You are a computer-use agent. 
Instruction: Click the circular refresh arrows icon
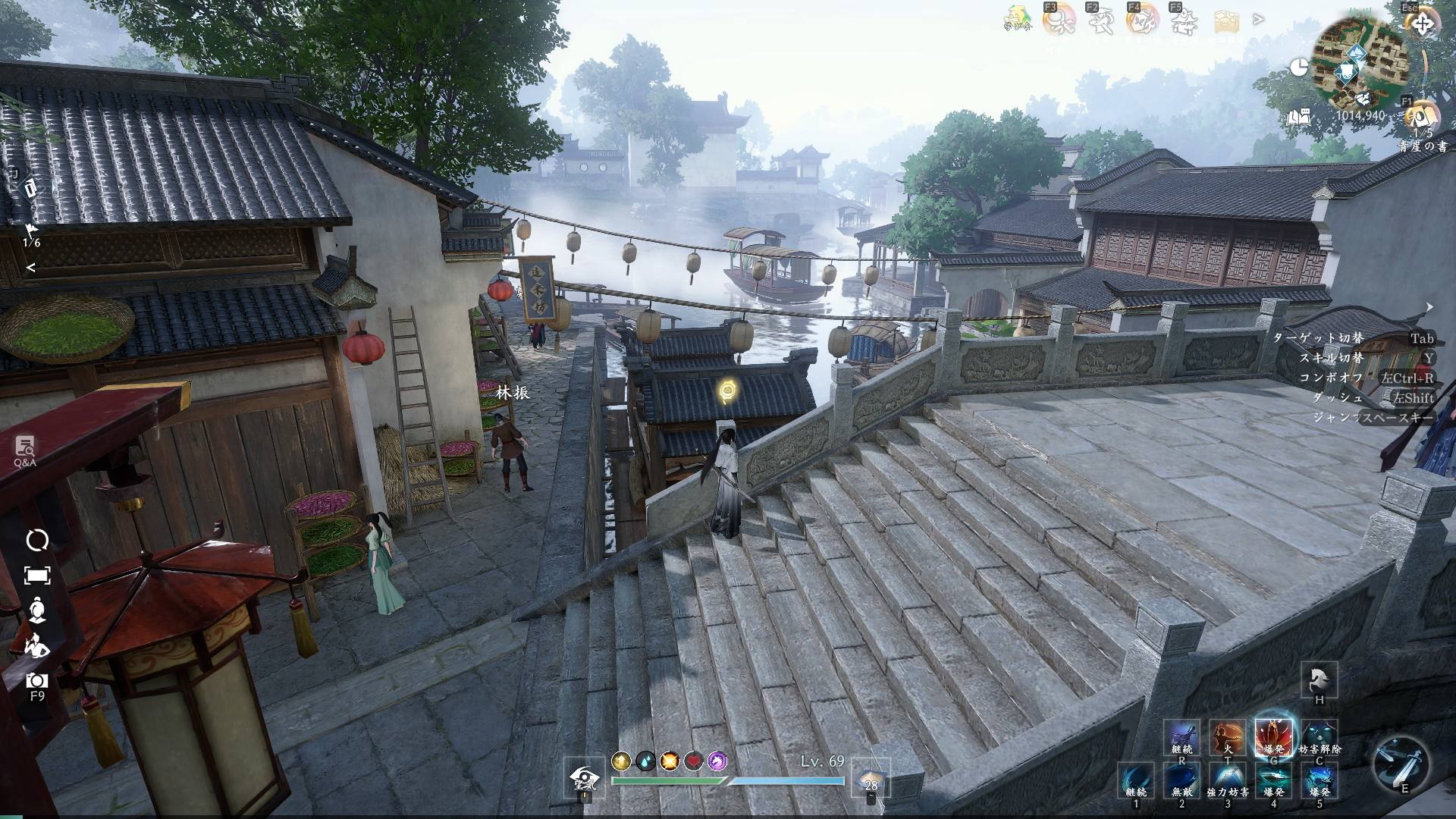click(37, 540)
